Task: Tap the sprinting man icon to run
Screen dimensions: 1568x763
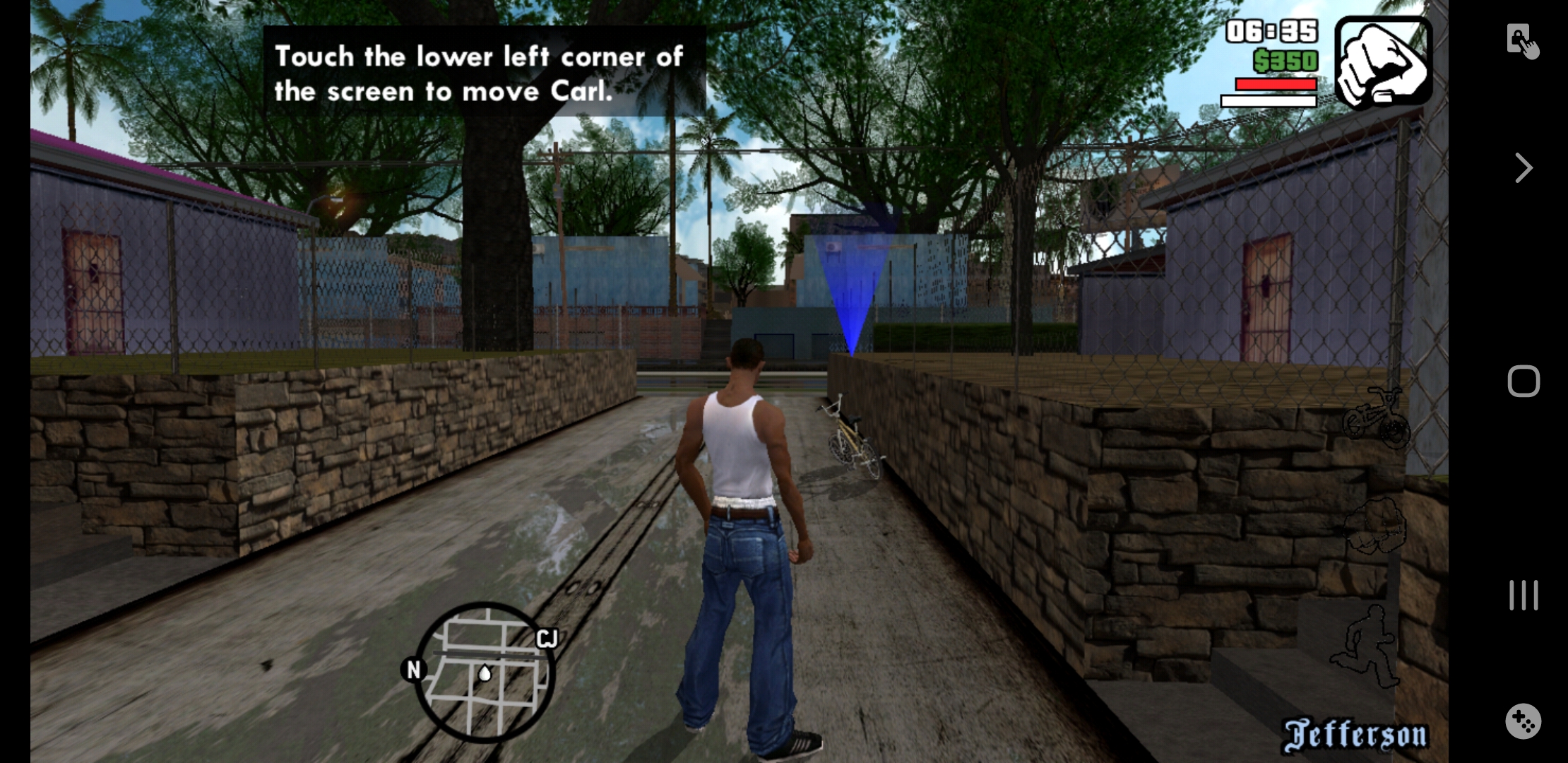Action: [x=1367, y=645]
